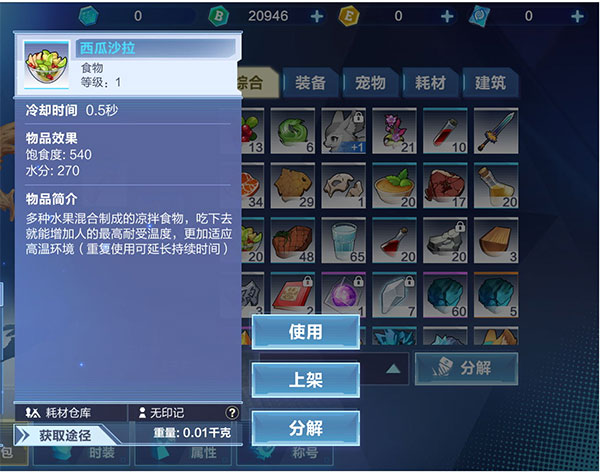
Task: List the item with 上架 button
Action: pyautogui.click(x=305, y=380)
